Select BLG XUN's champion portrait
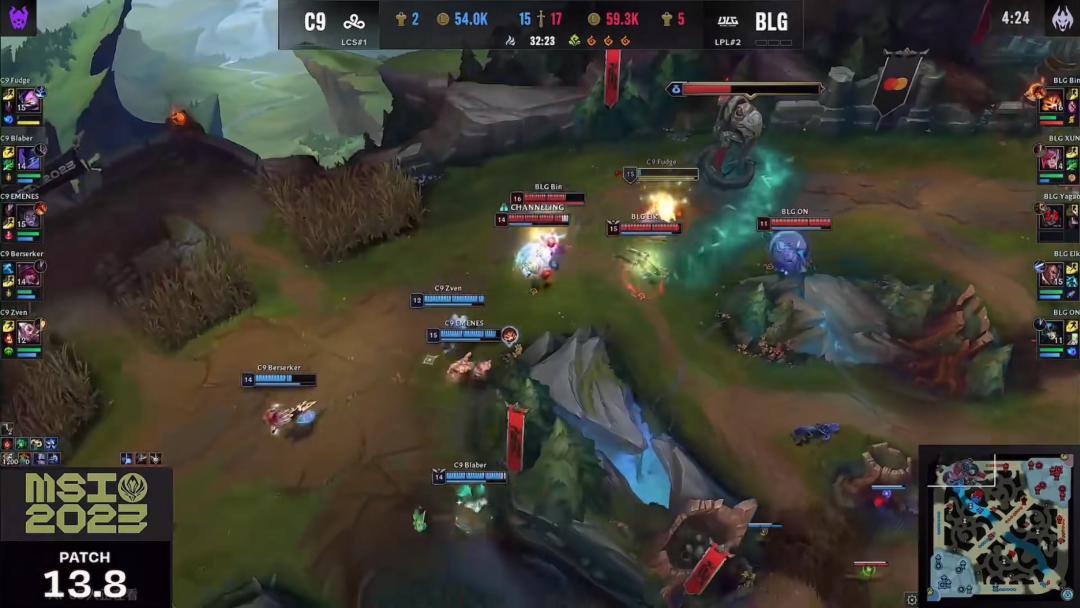The height and width of the screenshot is (608, 1080). [1052, 158]
